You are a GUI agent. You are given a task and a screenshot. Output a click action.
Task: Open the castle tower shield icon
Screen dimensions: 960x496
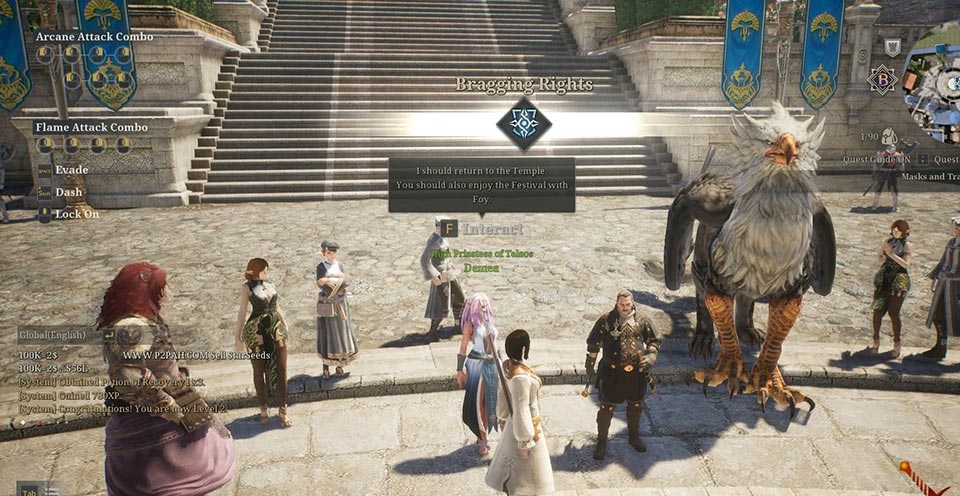892,47
